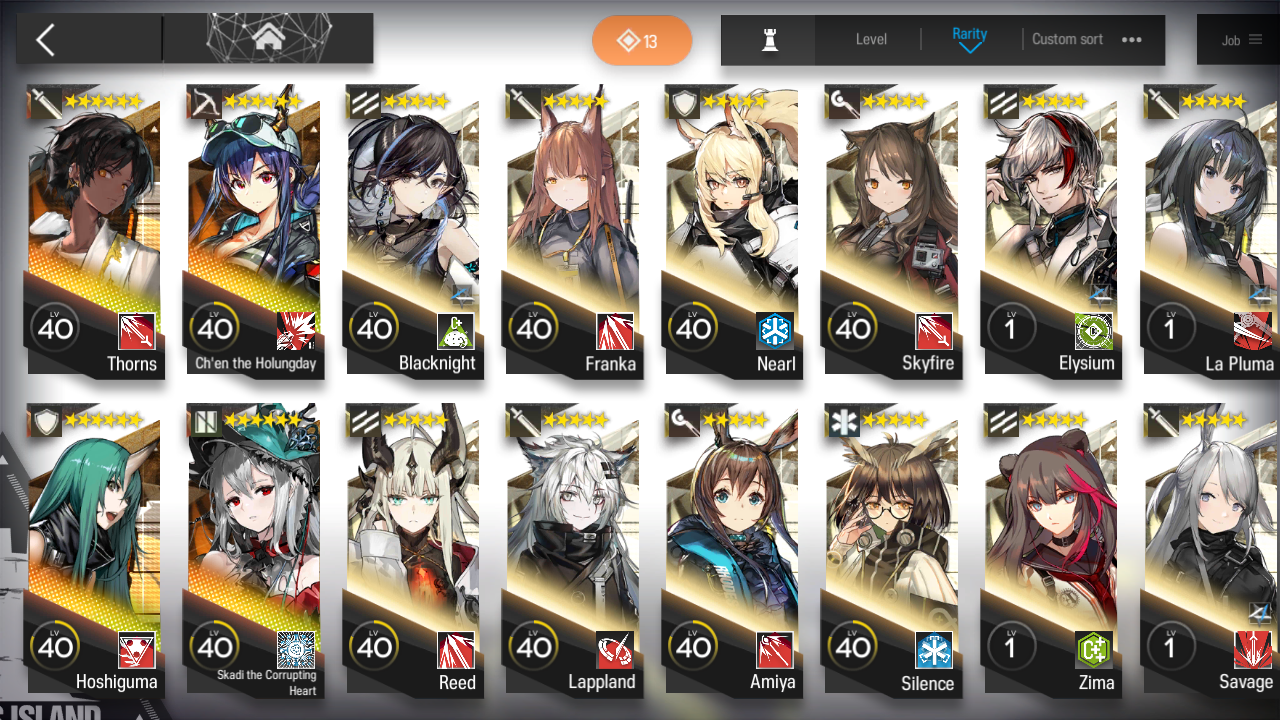Pick the Blacknight operator card

(413, 230)
